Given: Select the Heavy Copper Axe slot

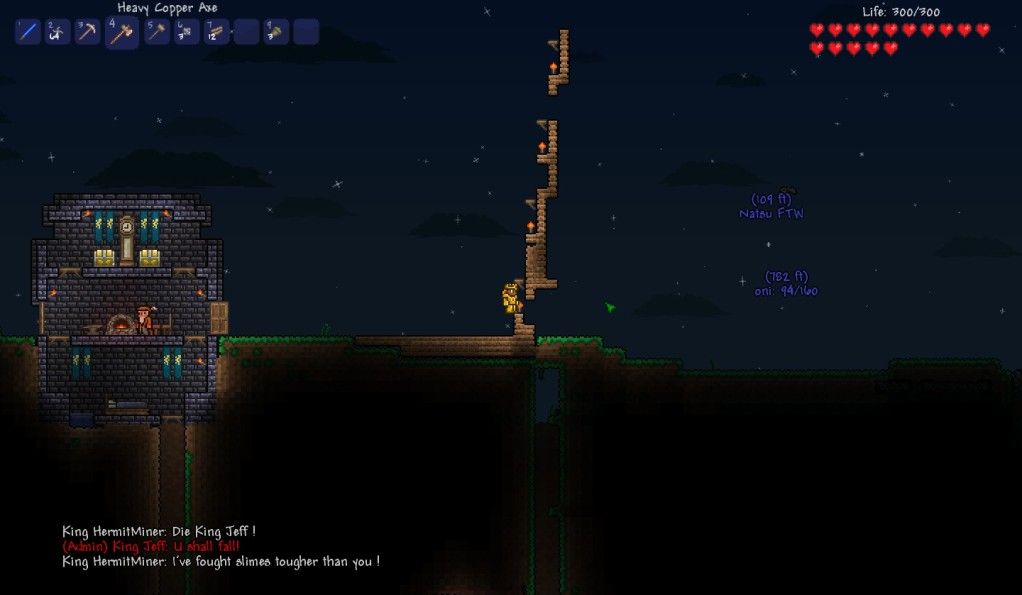Looking at the screenshot, I should (121, 33).
